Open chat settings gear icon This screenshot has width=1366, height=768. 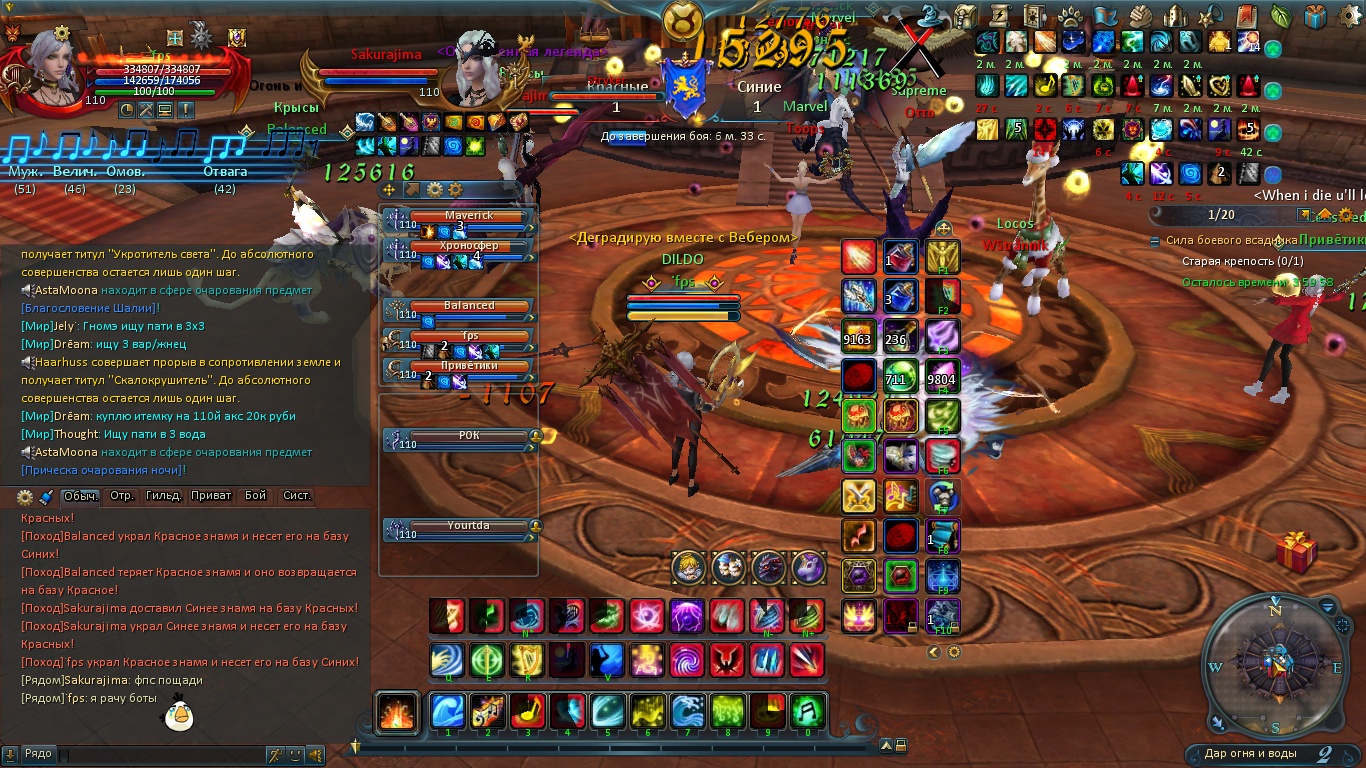click(x=27, y=497)
